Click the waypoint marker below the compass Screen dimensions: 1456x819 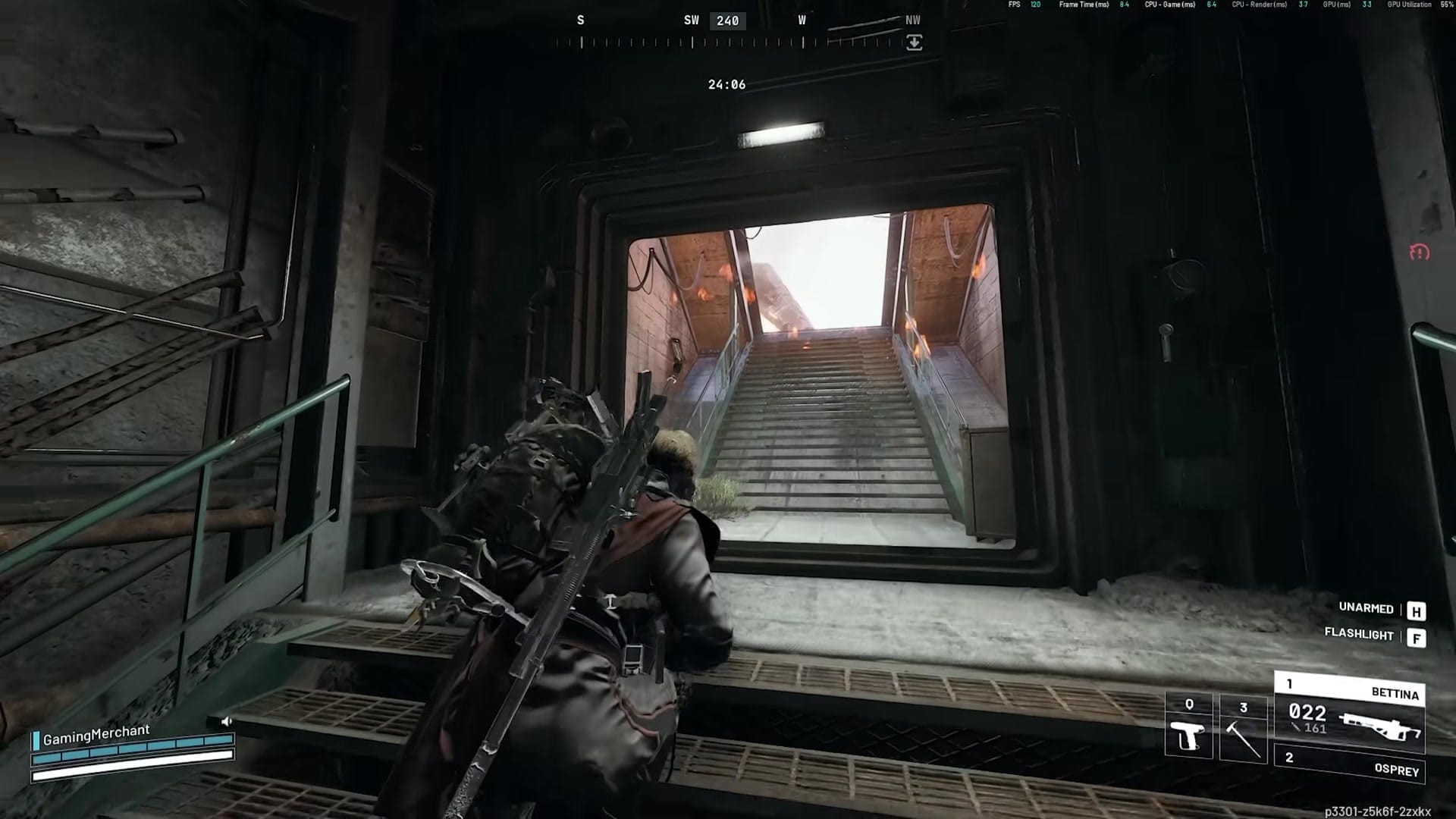pyautogui.click(x=913, y=42)
